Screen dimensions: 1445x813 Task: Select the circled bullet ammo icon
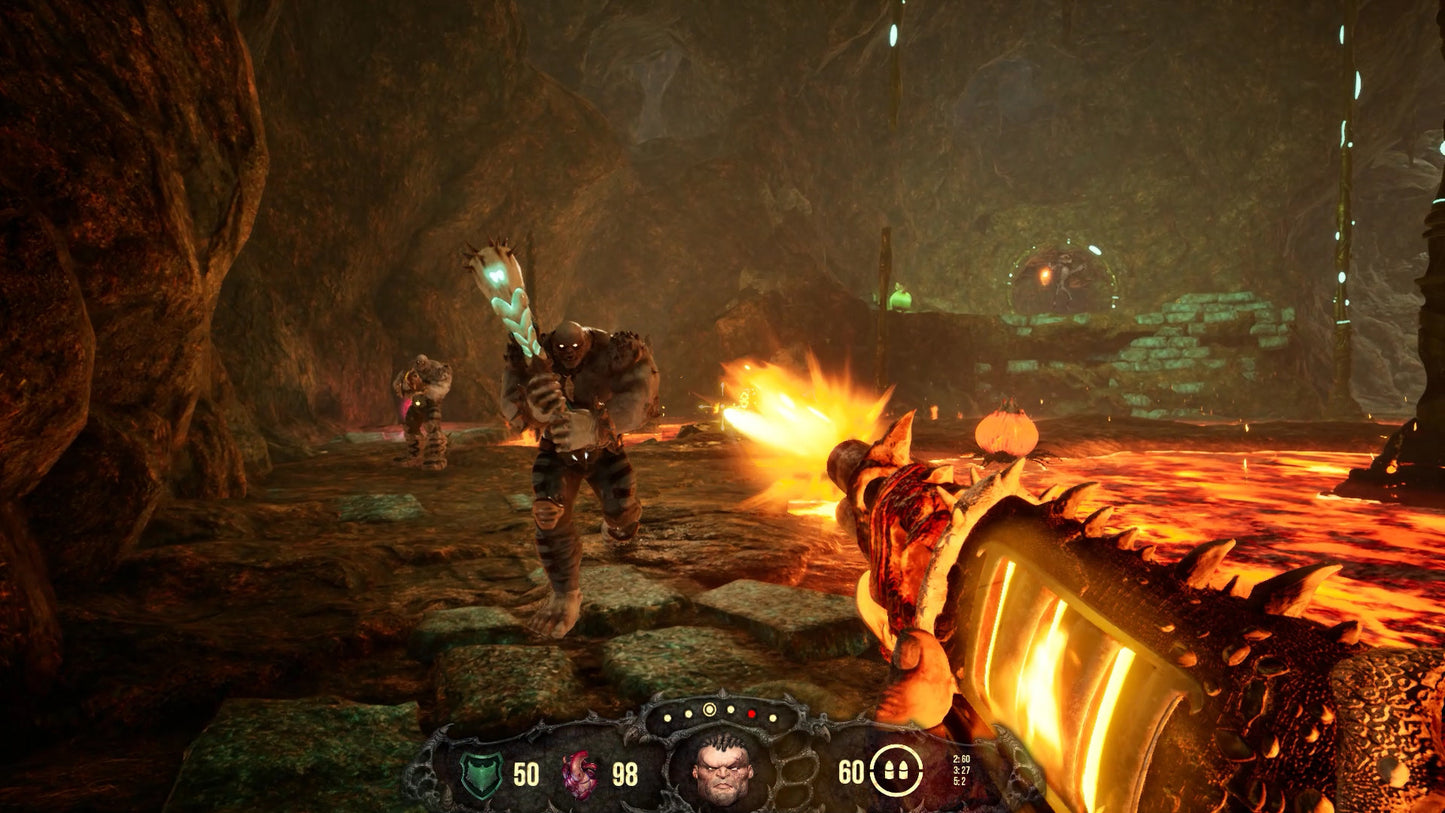(x=895, y=771)
